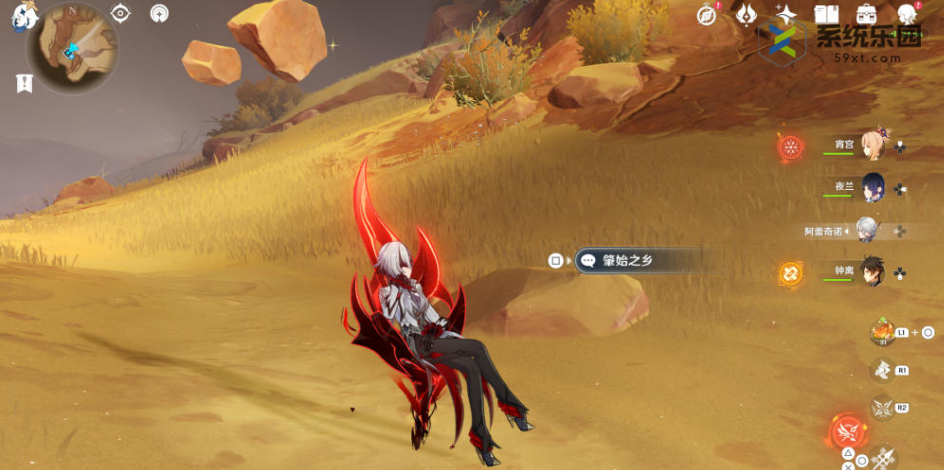The height and width of the screenshot is (470, 944).
Task: Open the Paimon menu
Action: 21,15
